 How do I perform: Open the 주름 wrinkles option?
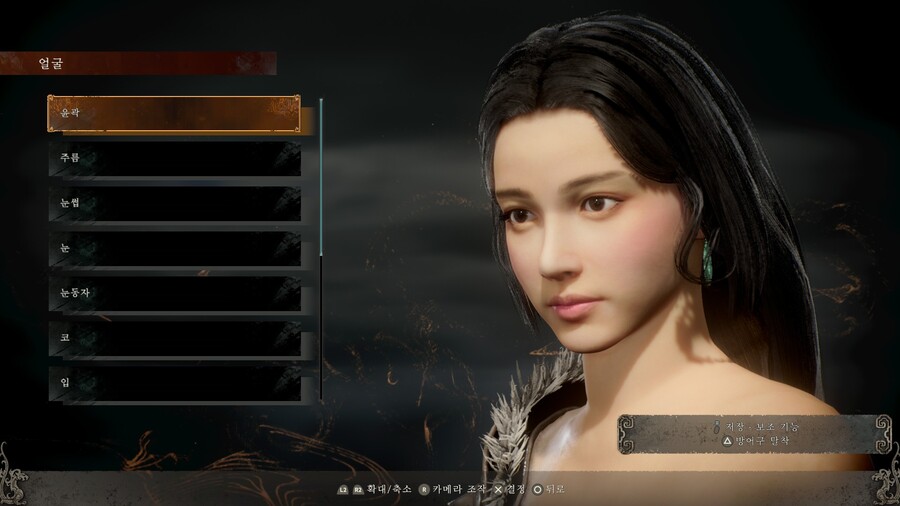(174, 159)
